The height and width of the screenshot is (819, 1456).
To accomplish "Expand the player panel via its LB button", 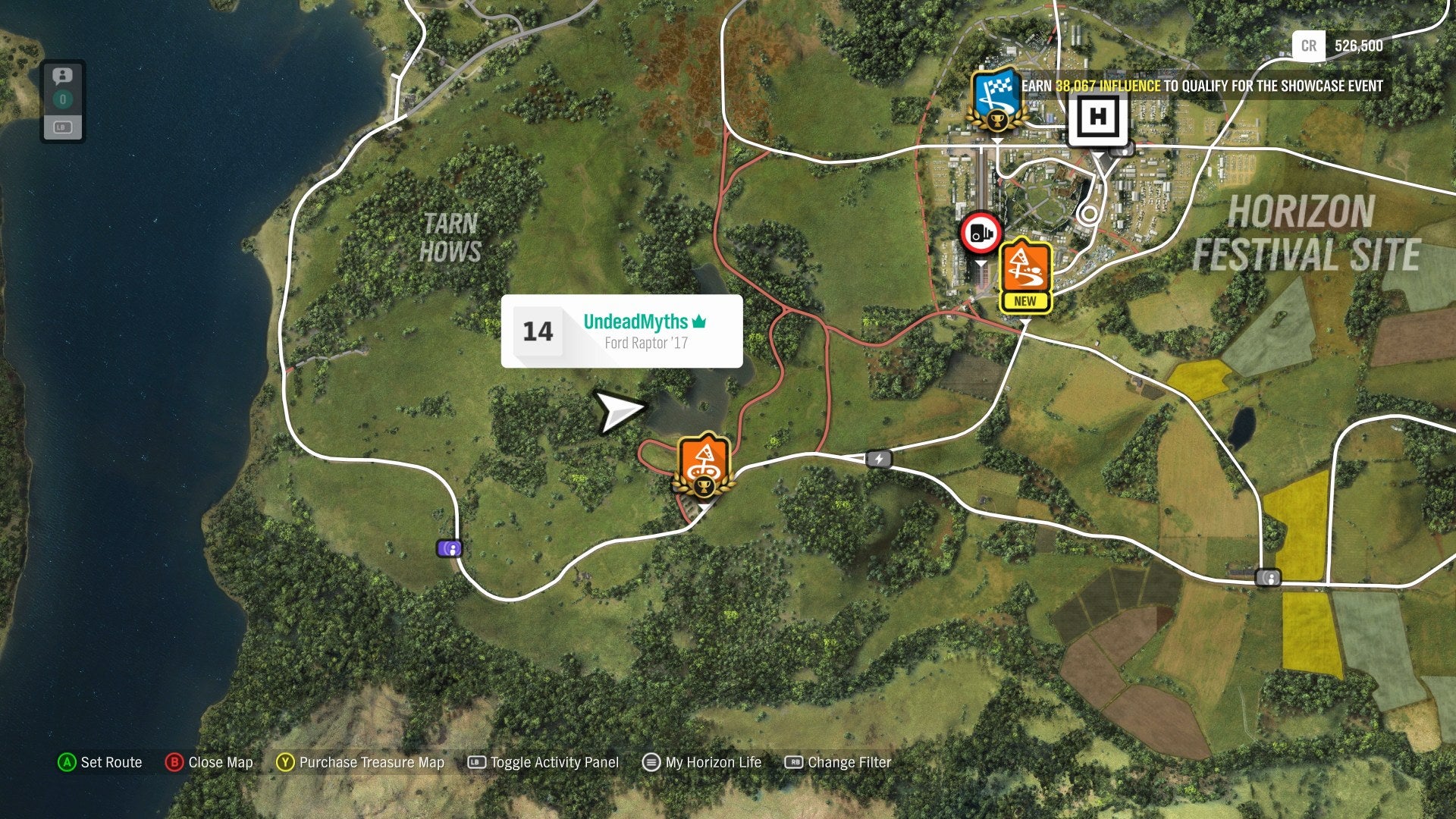I will (x=62, y=128).
